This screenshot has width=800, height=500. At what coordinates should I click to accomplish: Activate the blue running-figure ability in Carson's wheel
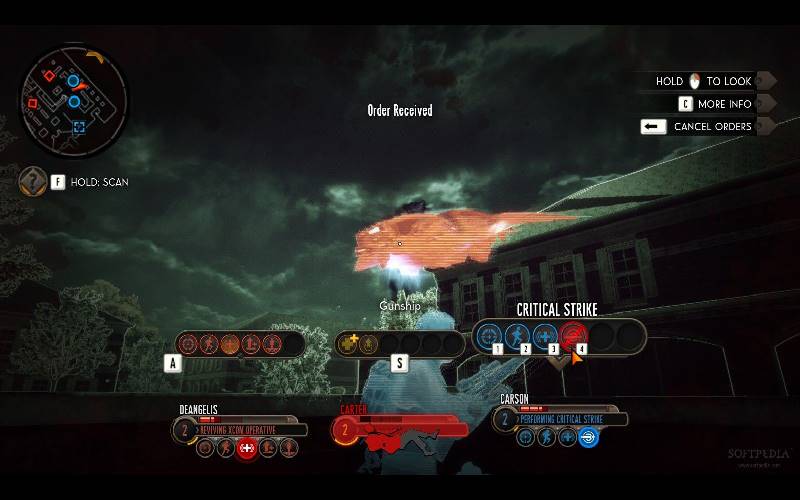point(518,336)
